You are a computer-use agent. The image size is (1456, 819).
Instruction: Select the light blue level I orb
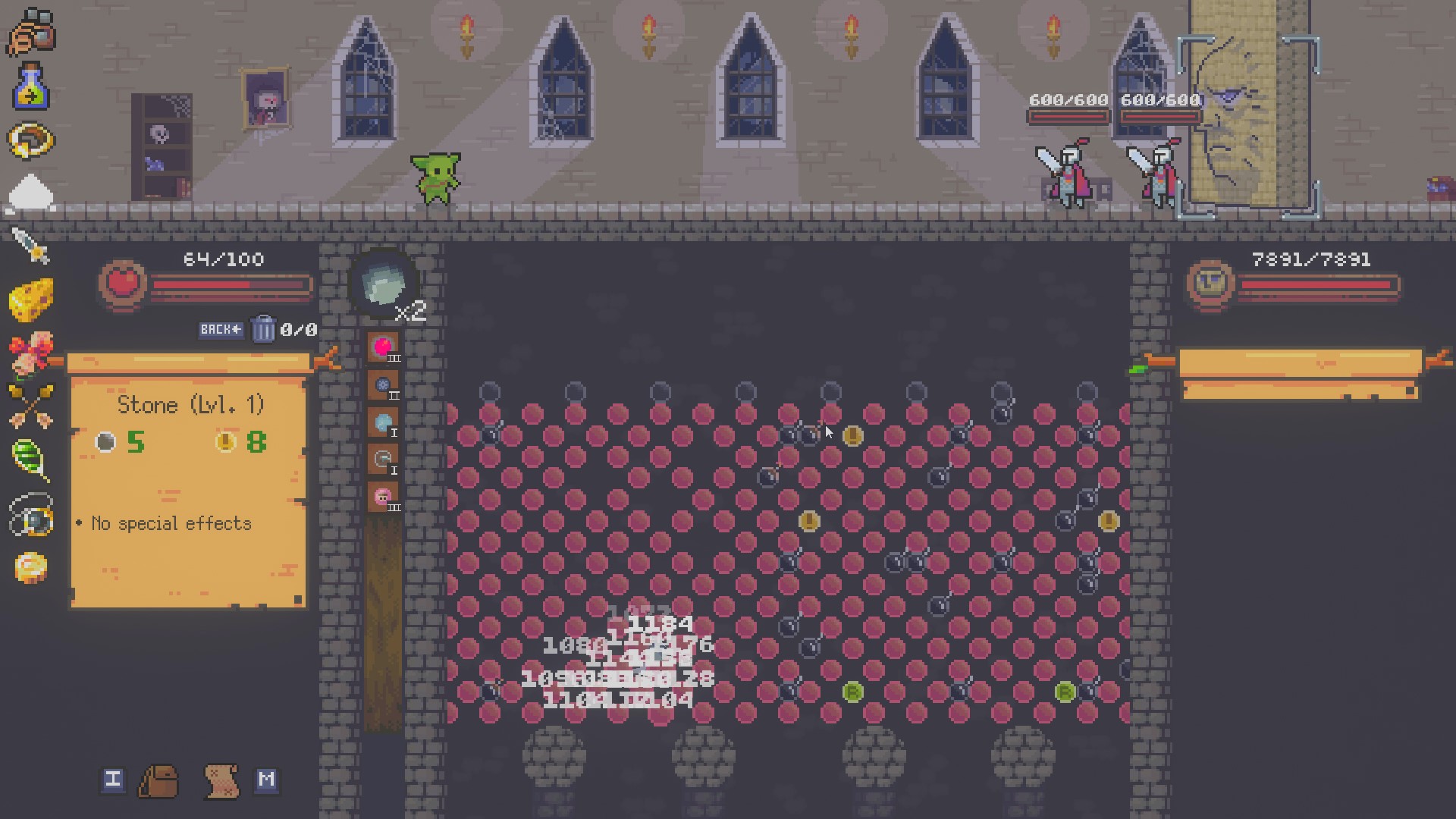383,422
